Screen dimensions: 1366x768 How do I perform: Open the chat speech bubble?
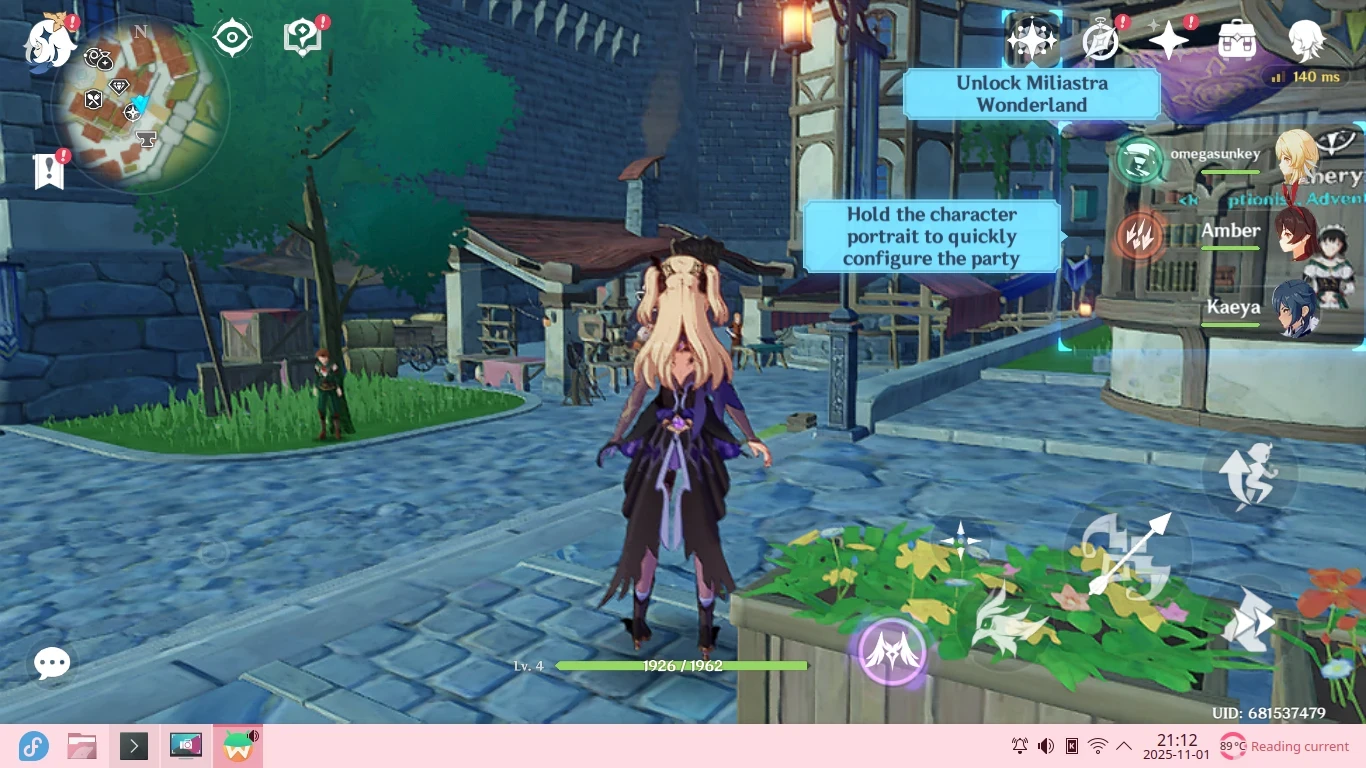(52, 662)
